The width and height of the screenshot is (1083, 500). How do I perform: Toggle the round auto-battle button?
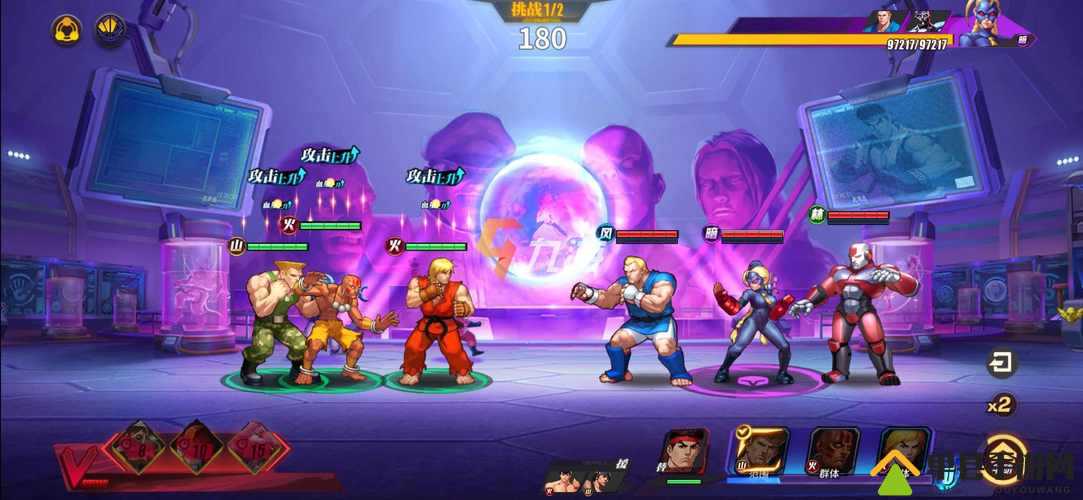pos(1003,451)
